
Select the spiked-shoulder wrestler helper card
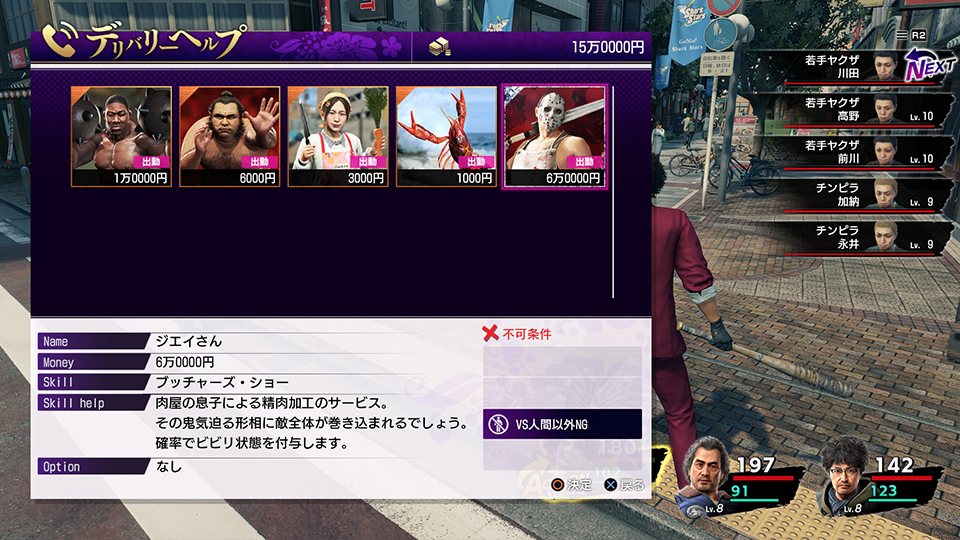click(121, 136)
